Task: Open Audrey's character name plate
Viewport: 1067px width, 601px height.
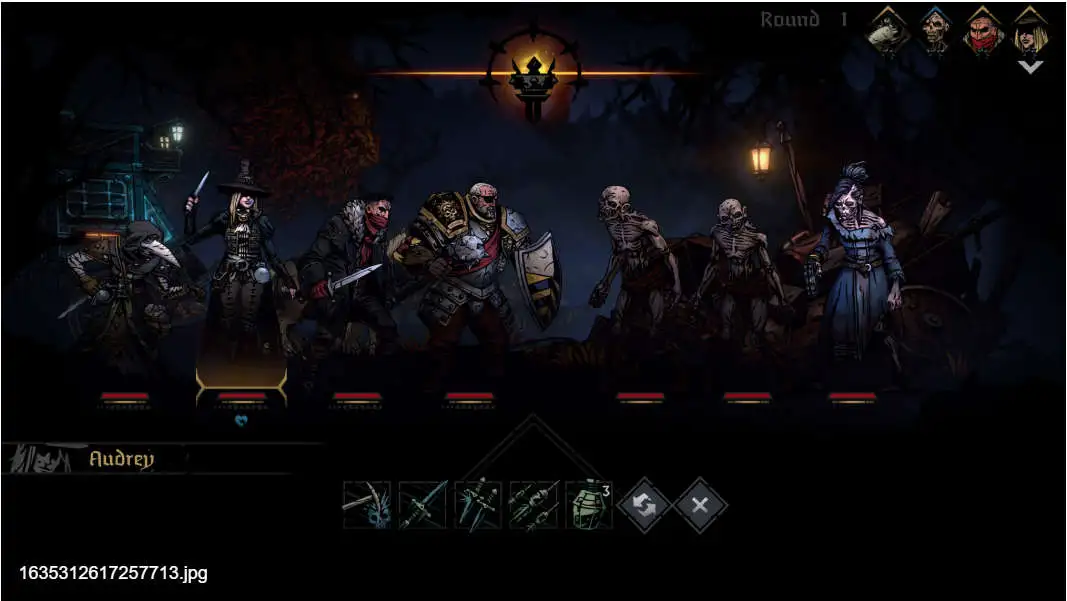Action: [122, 459]
